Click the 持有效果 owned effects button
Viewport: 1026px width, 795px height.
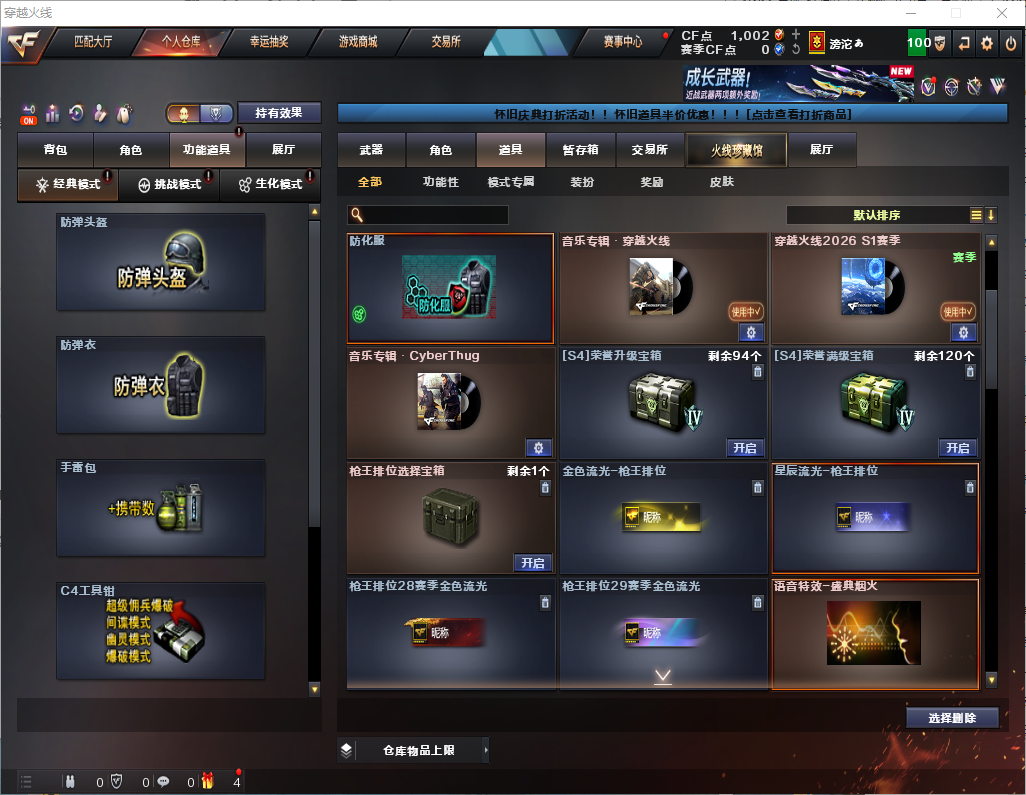click(x=279, y=113)
